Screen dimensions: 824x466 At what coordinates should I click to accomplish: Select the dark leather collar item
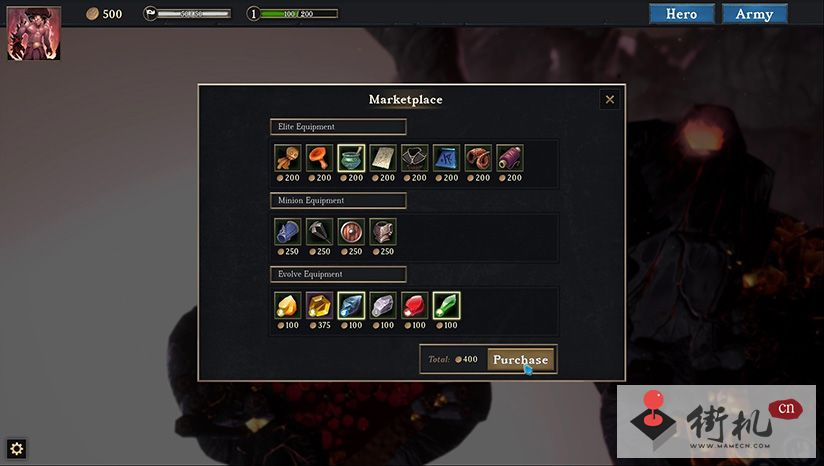pos(414,158)
